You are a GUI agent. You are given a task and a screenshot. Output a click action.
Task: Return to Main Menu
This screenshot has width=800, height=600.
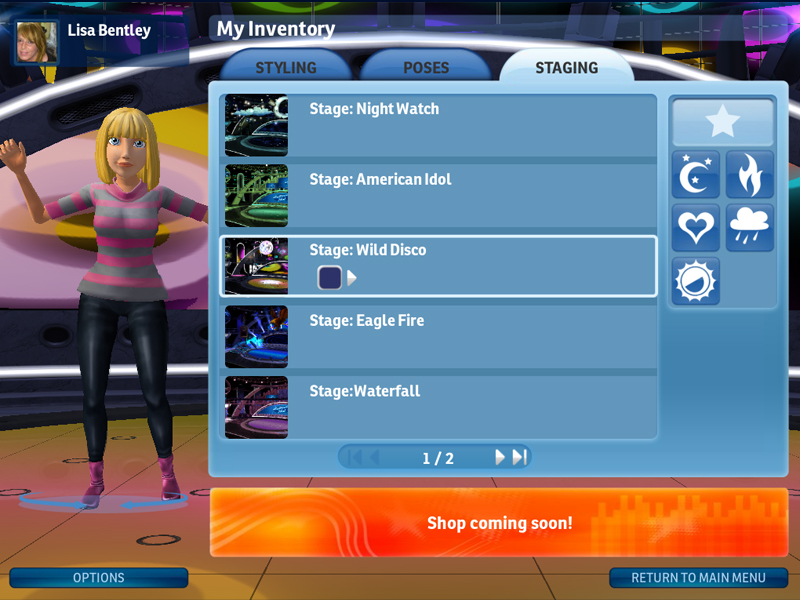[698, 578]
